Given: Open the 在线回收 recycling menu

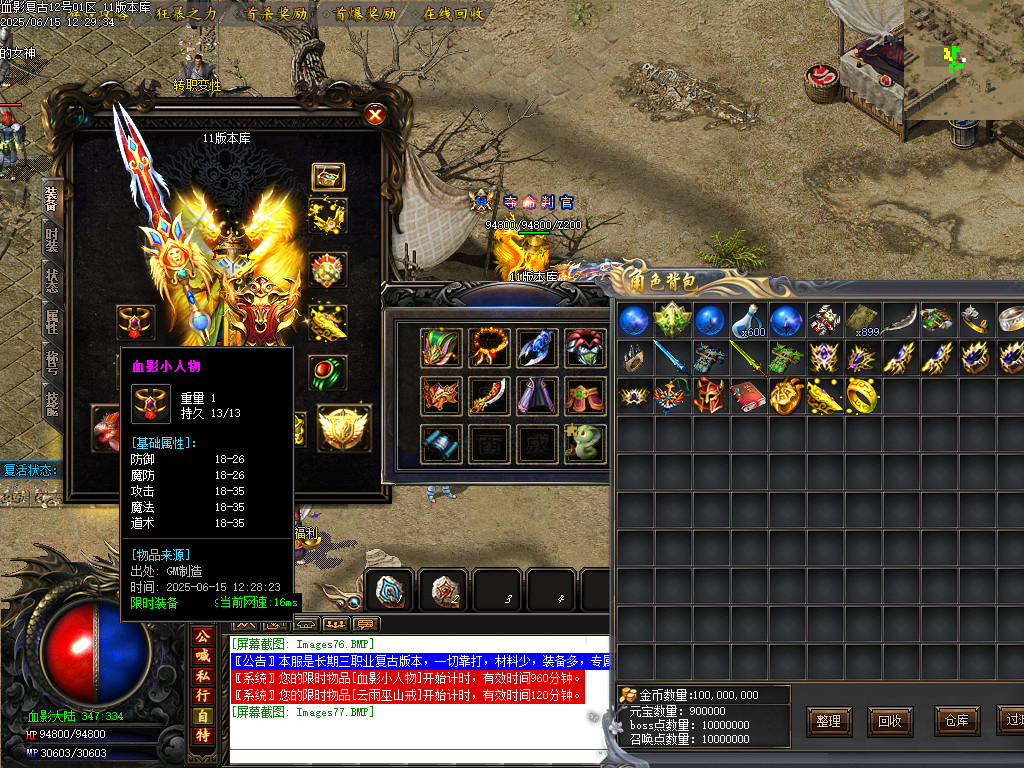Looking at the screenshot, I should (x=453, y=14).
